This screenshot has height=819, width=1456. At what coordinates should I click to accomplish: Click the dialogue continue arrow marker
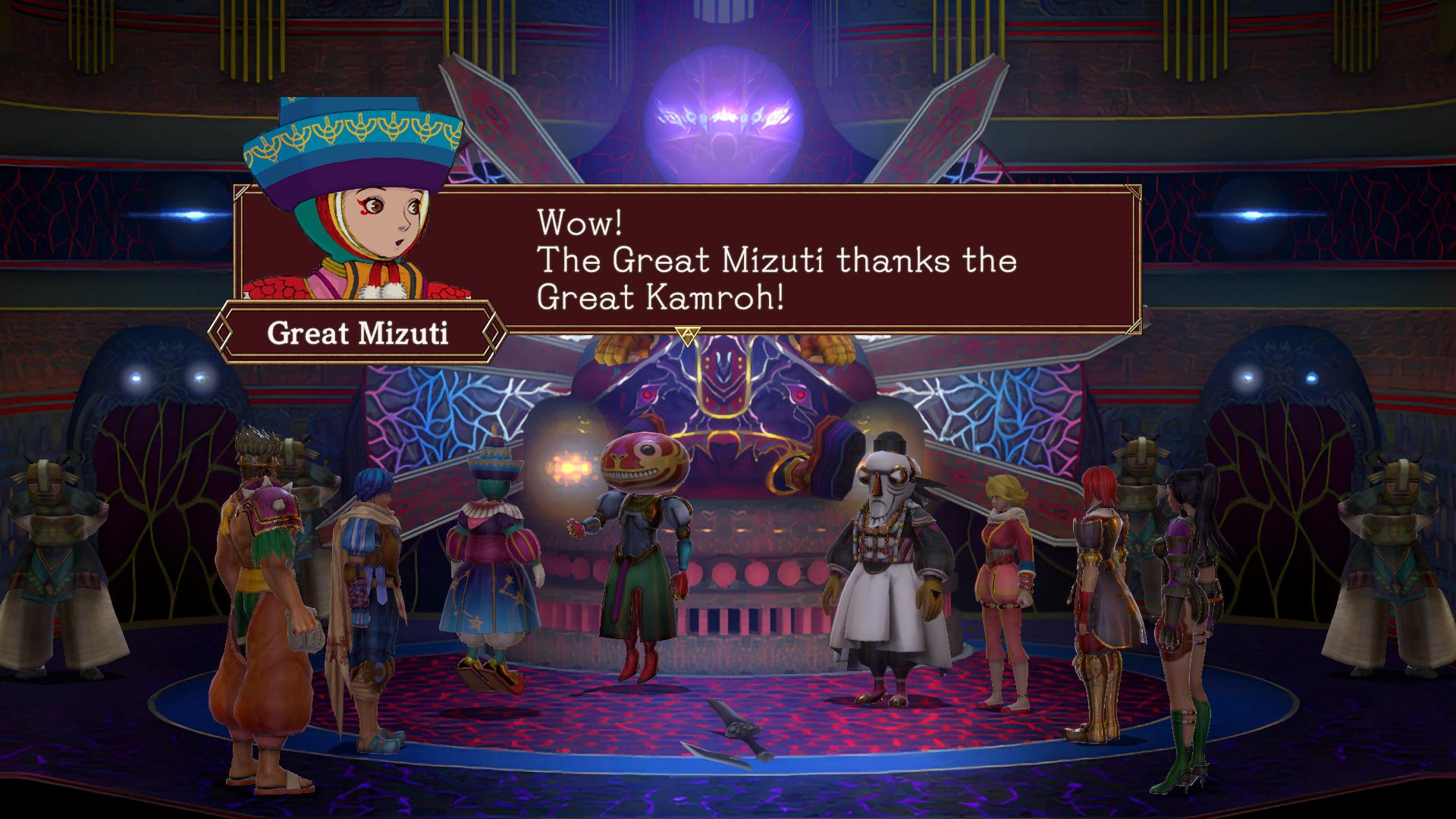[687, 334]
